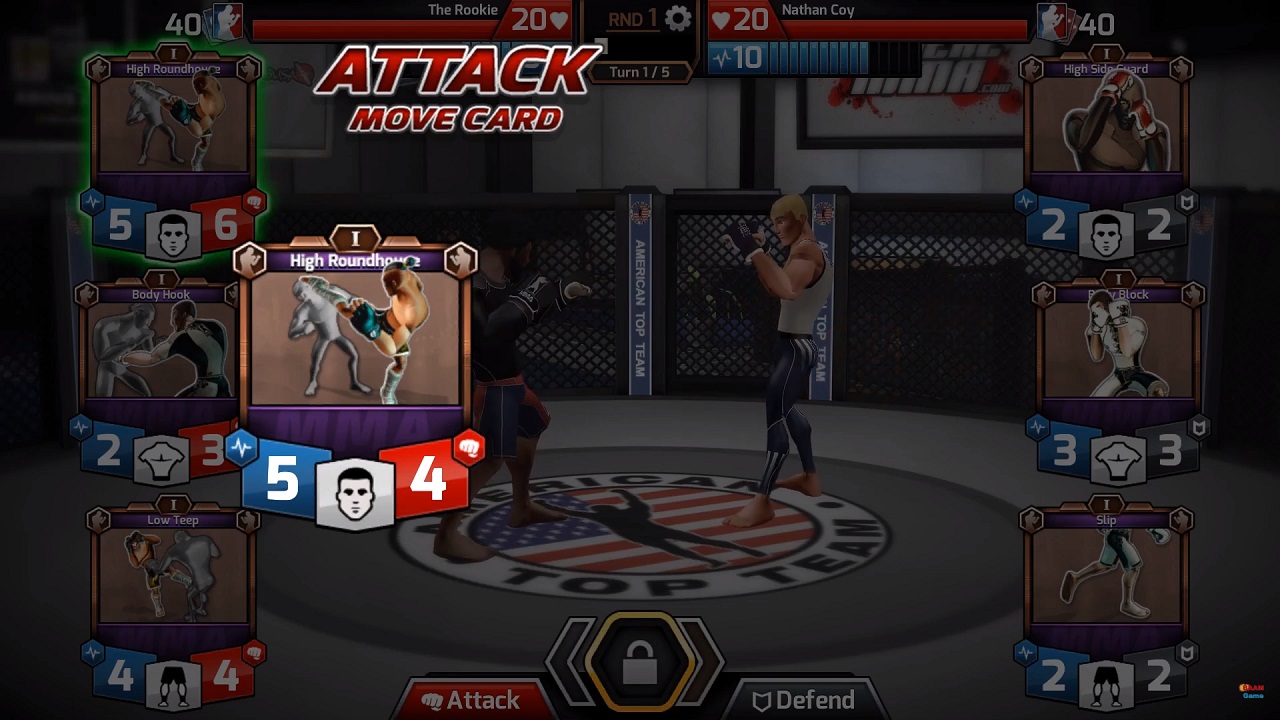This screenshot has height=720, width=1280.
Task: Switch to the Attack tab
Action: pyautogui.click(x=472, y=699)
